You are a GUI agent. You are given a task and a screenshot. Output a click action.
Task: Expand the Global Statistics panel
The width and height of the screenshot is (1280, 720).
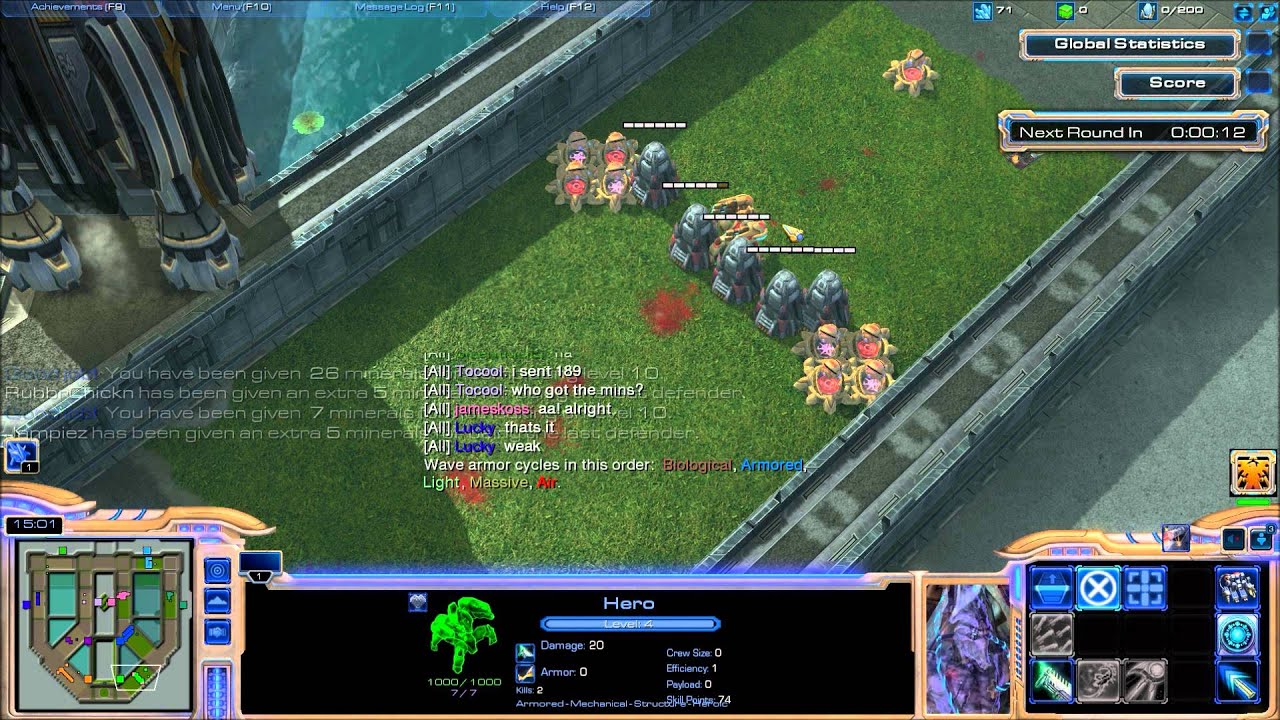pos(1129,44)
